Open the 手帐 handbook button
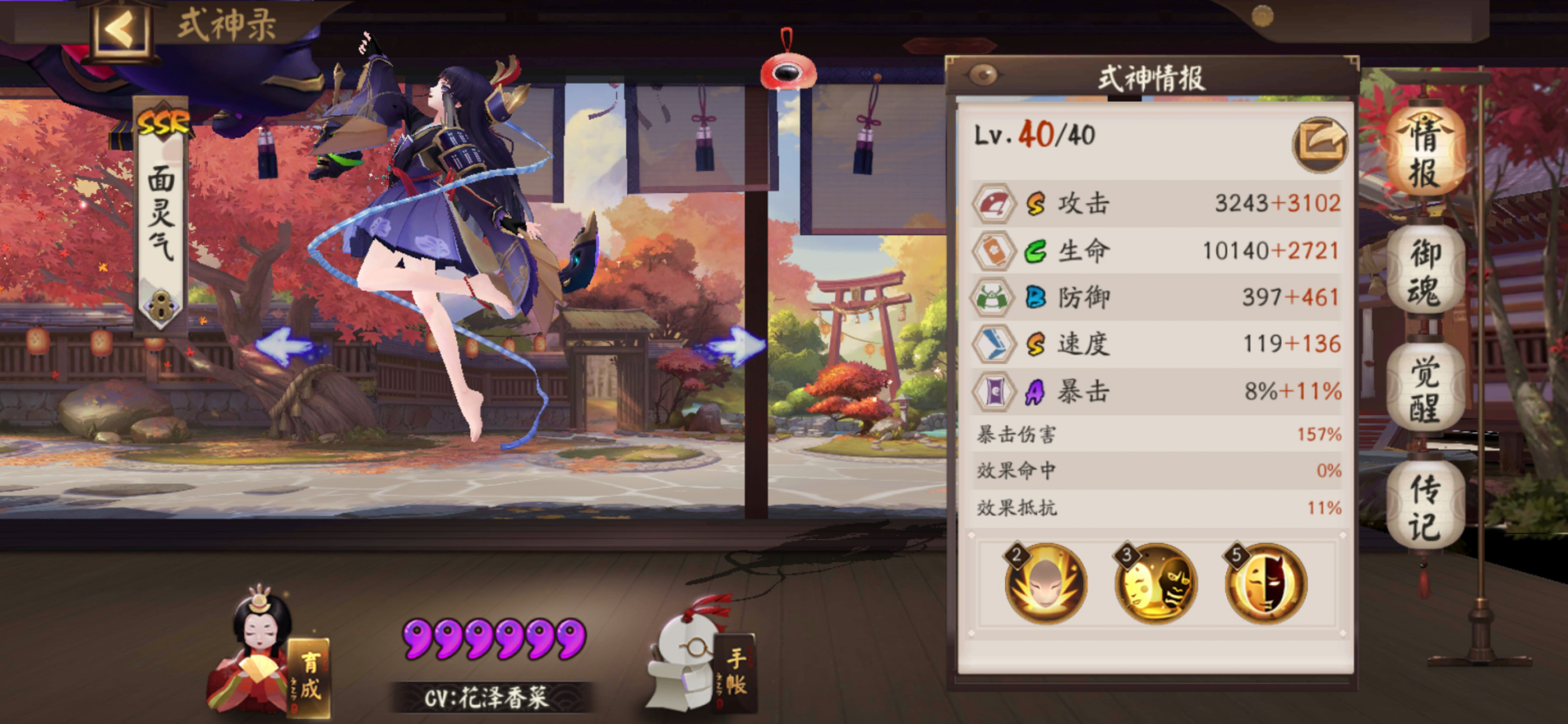1568x724 pixels. point(733,674)
